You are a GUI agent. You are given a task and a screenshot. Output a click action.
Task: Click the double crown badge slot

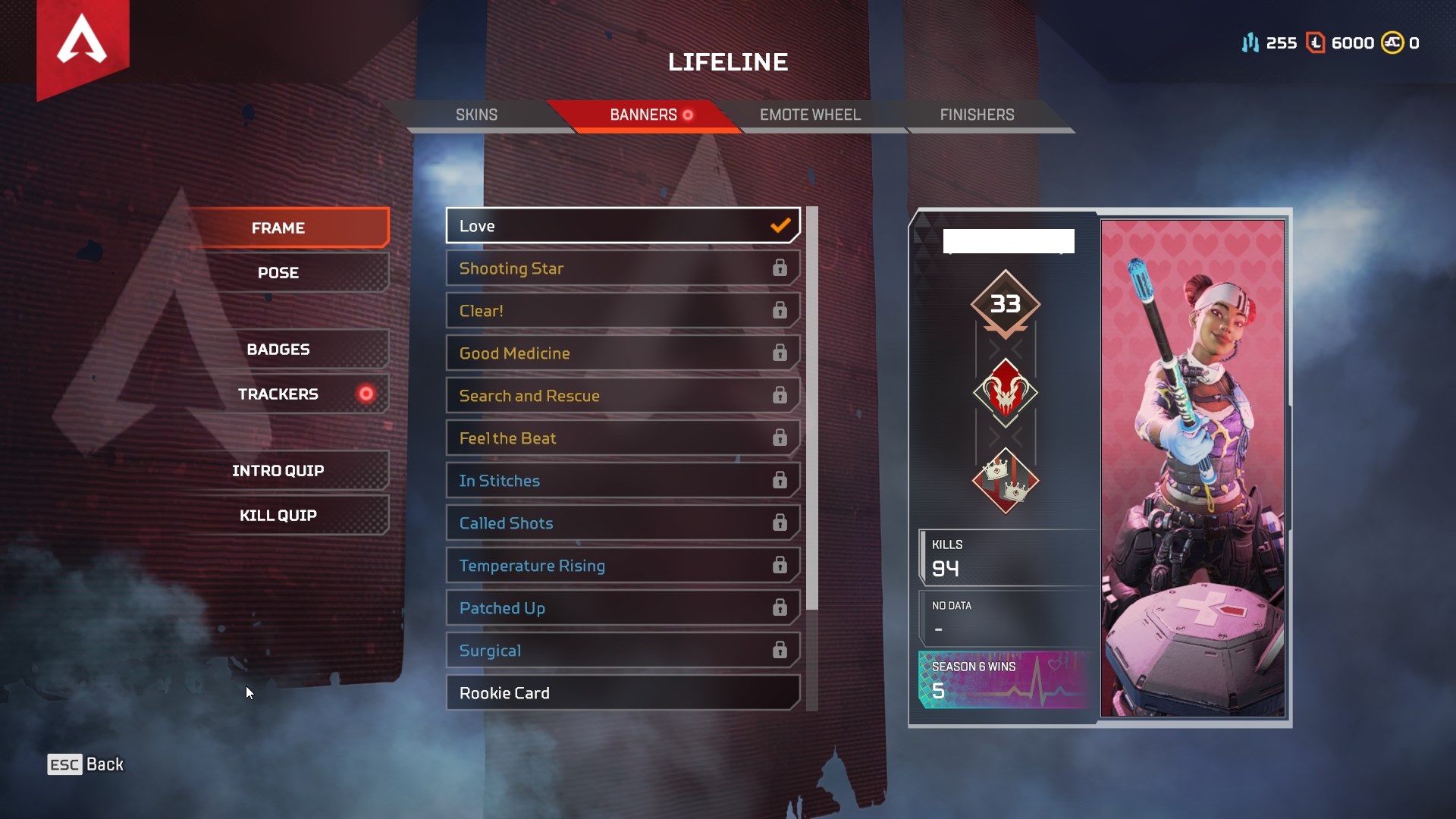1006,481
